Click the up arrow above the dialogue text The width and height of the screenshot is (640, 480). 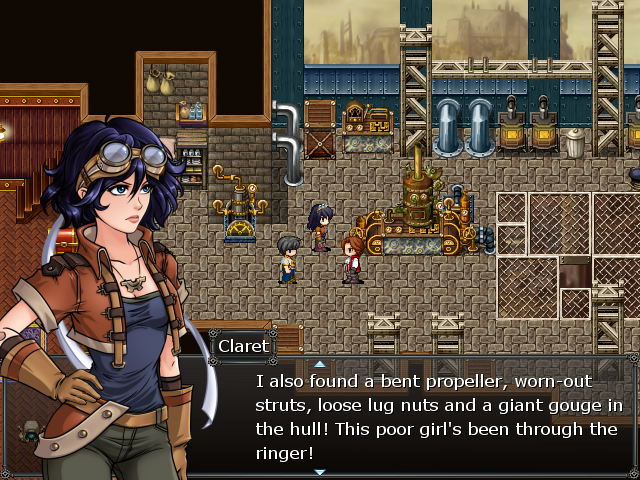click(x=320, y=364)
